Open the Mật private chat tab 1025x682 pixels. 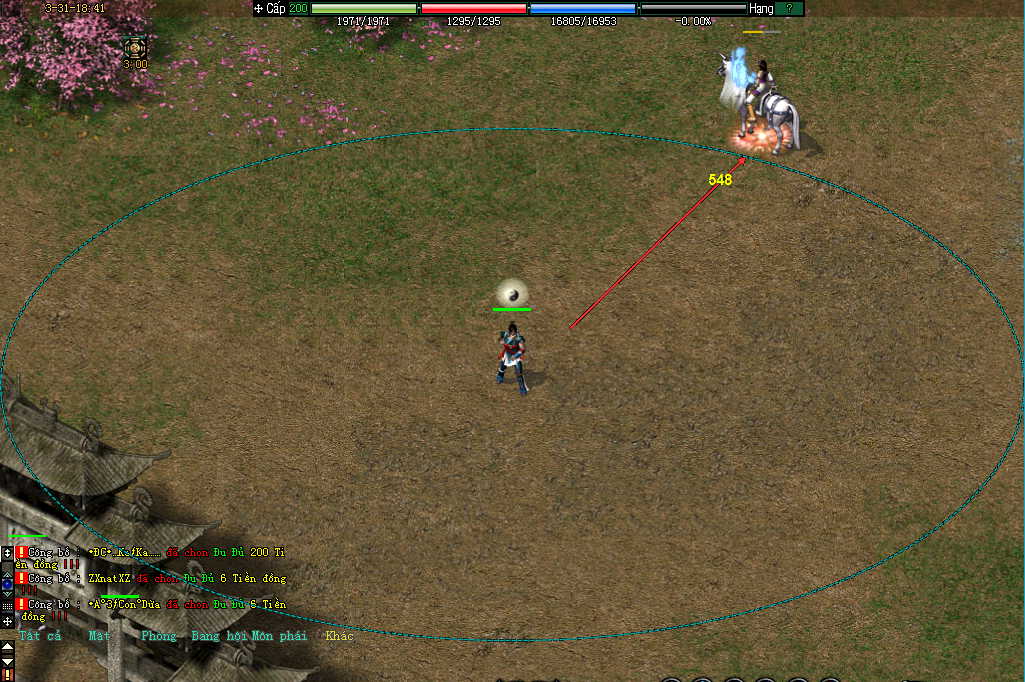tap(99, 636)
